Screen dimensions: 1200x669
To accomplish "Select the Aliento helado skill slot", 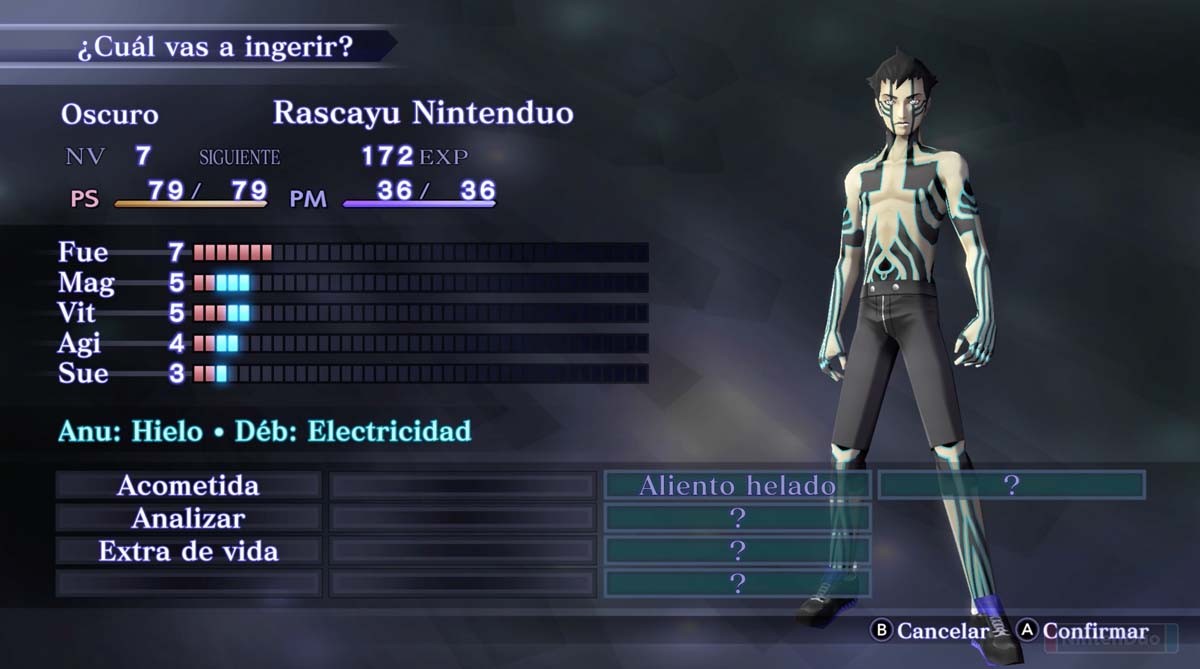I will pos(737,486).
